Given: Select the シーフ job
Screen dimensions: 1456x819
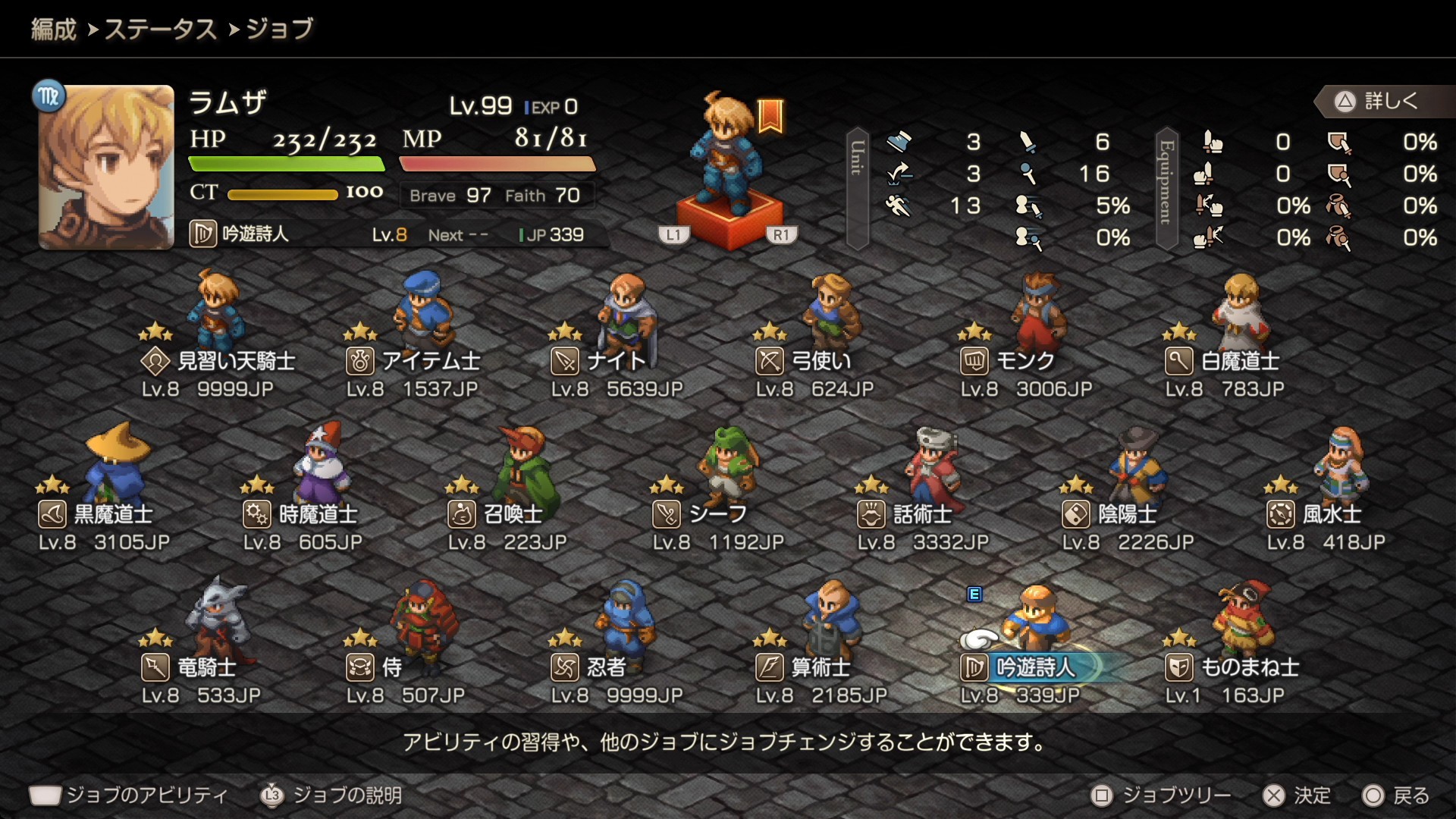Looking at the screenshot, I should tap(701, 514).
